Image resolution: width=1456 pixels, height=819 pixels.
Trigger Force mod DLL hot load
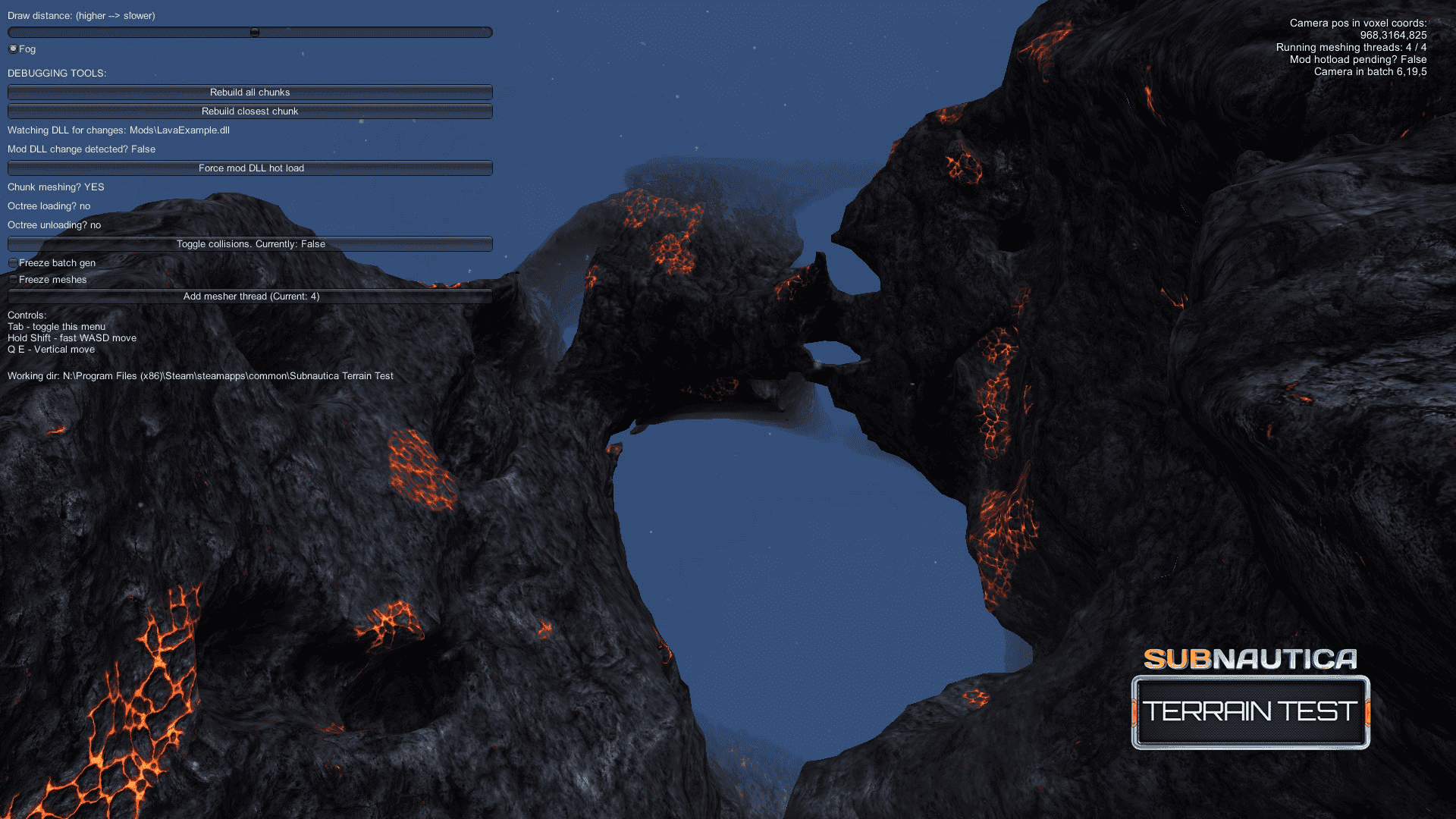pyautogui.click(x=249, y=168)
